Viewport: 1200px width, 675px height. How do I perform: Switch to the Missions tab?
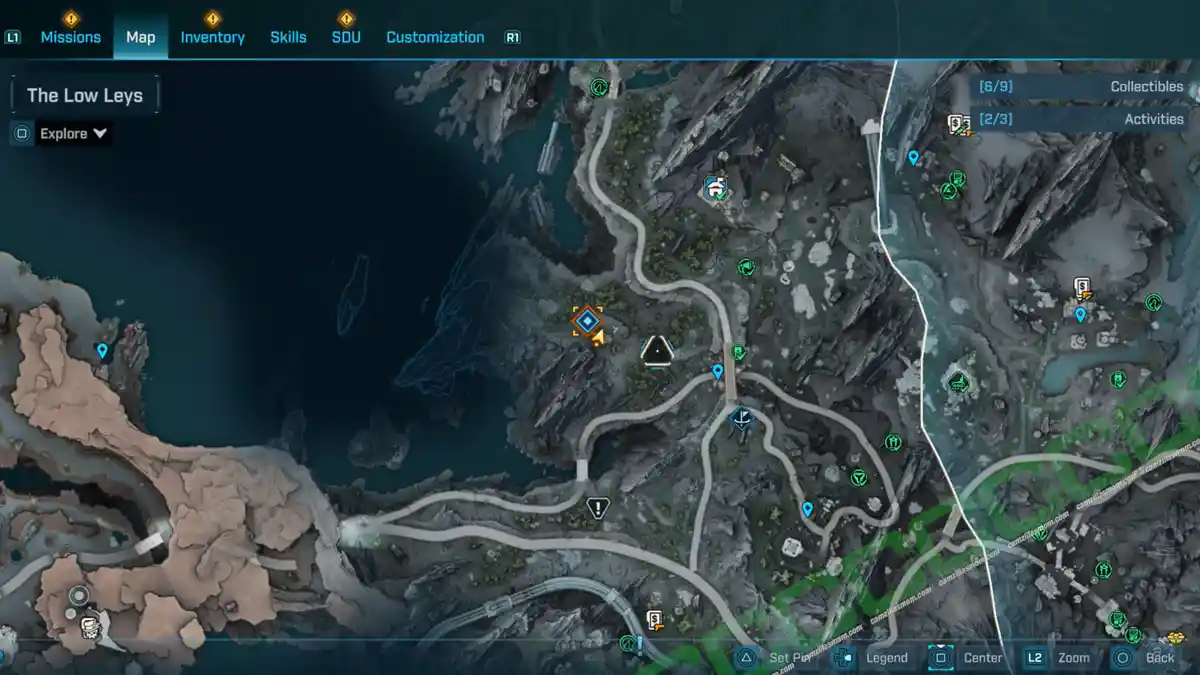coord(70,37)
